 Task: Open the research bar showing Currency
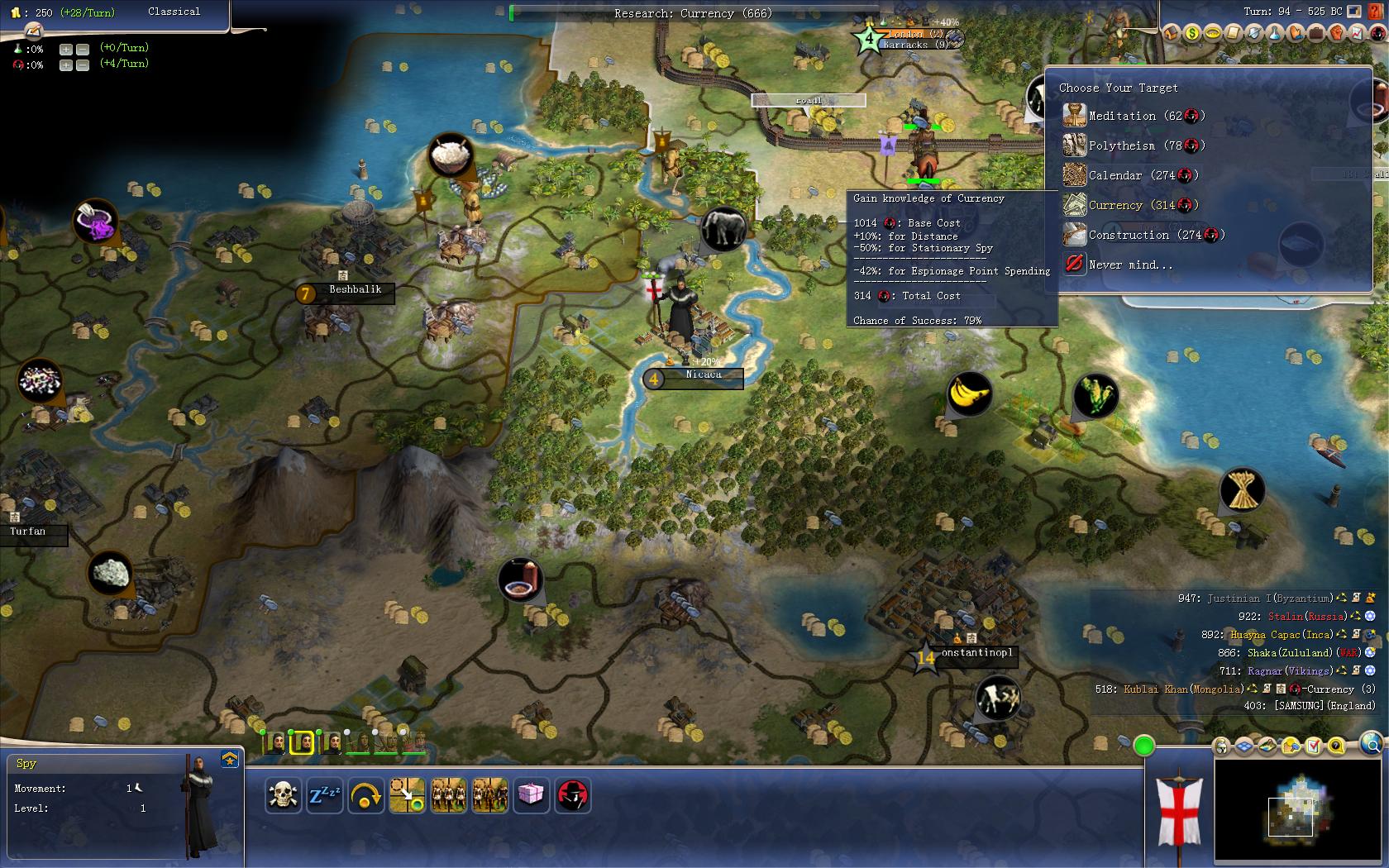pos(693,13)
